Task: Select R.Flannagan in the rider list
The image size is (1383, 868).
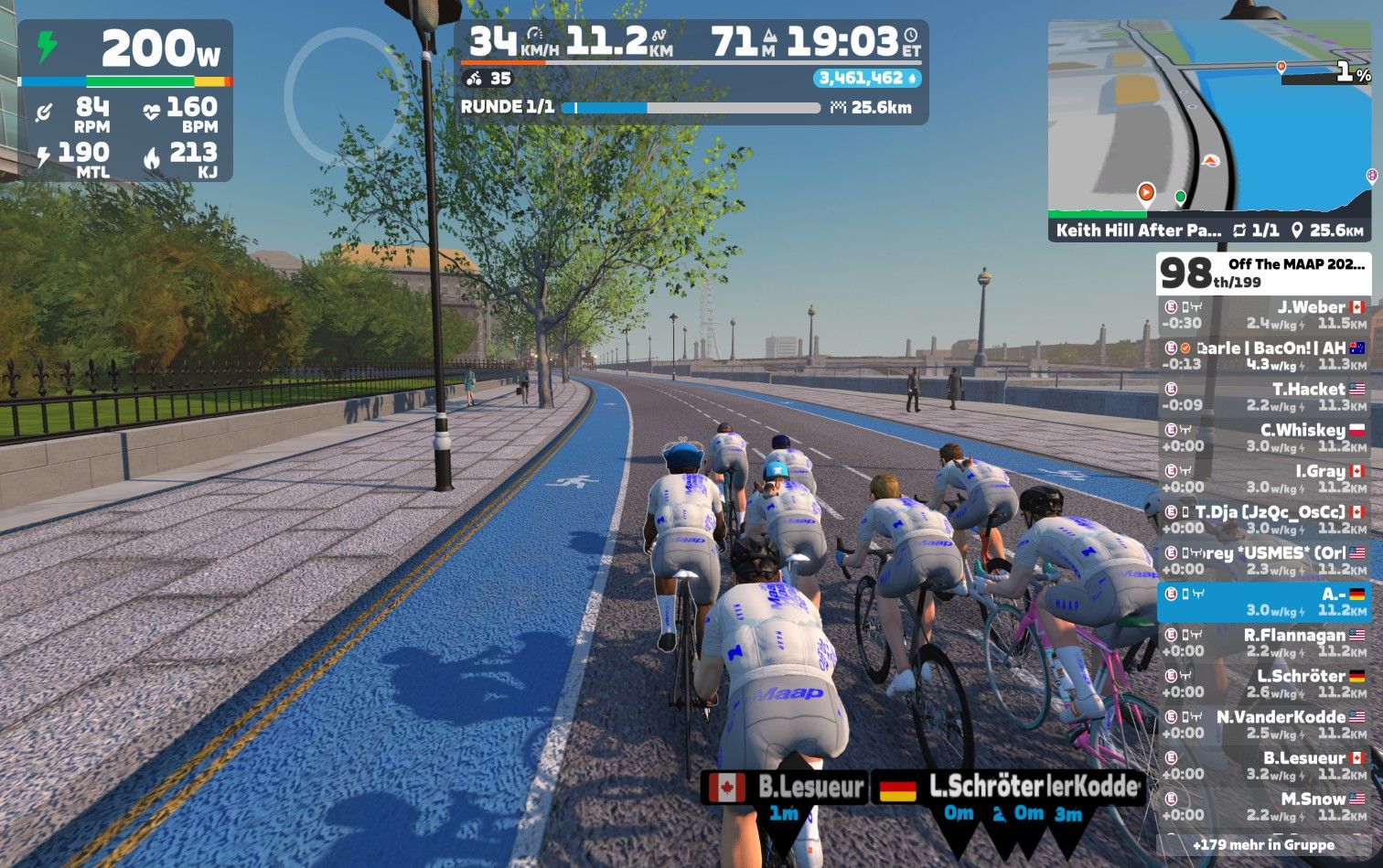Action: pyautogui.click(x=1264, y=643)
